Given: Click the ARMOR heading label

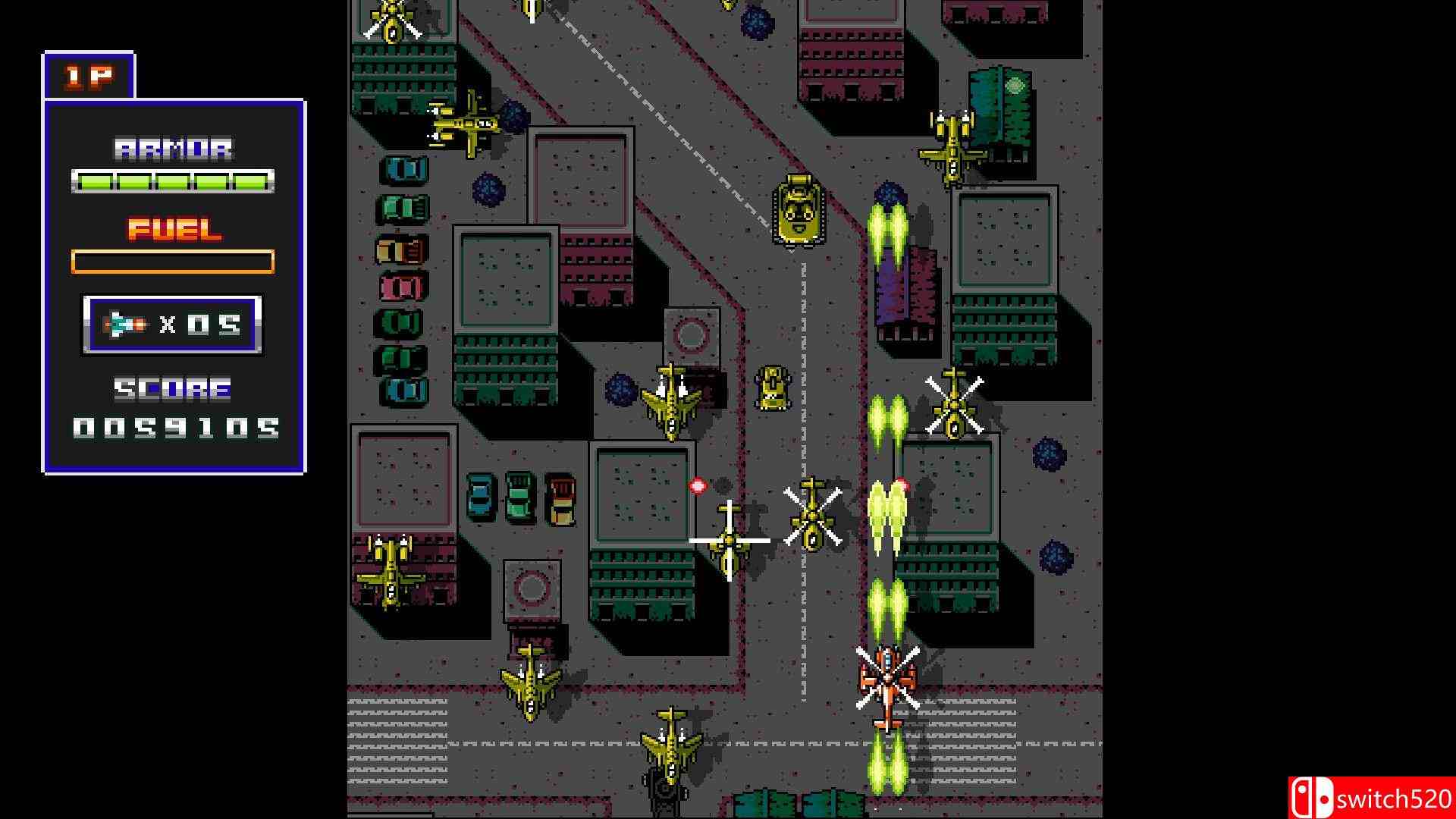Looking at the screenshot, I should [173, 146].
